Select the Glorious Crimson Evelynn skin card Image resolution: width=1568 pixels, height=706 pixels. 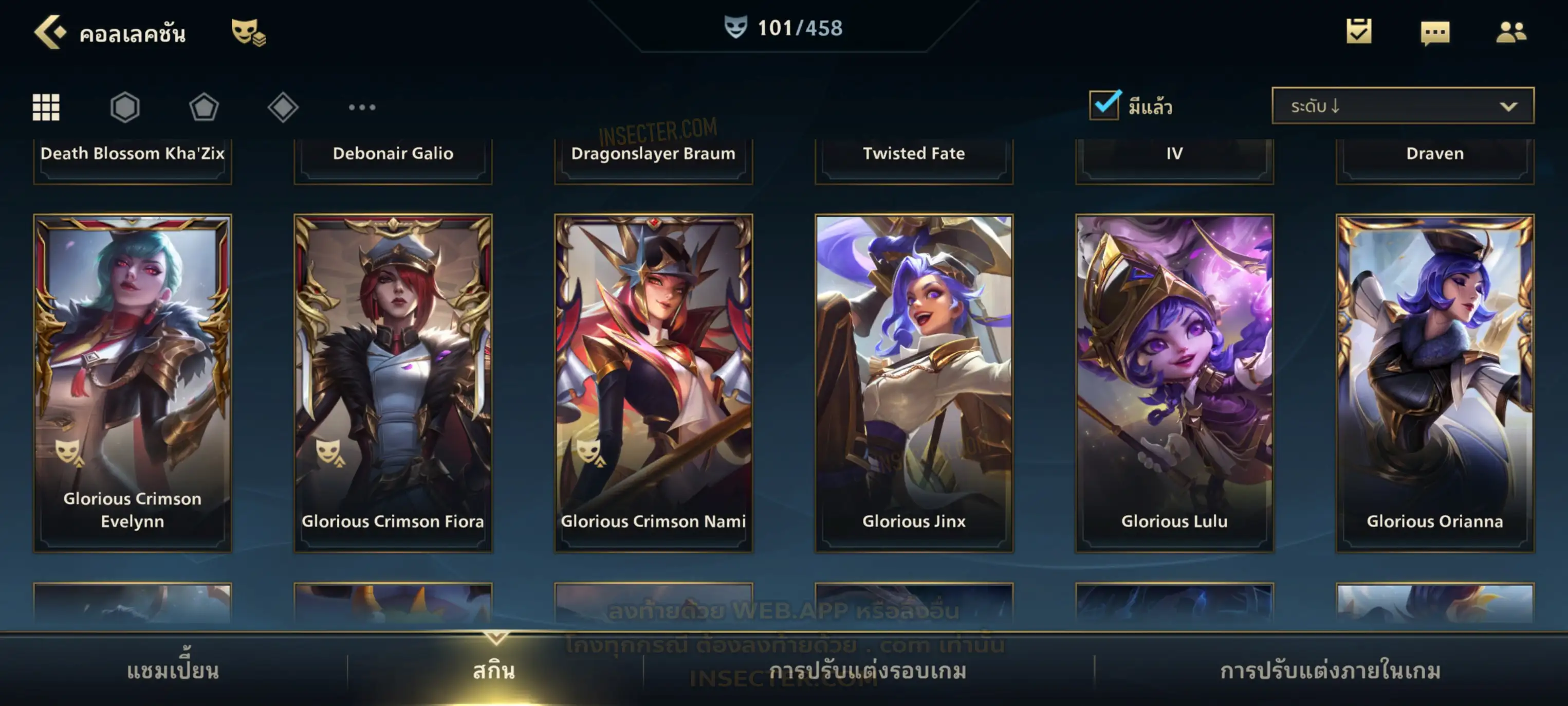tap(133, 383)
